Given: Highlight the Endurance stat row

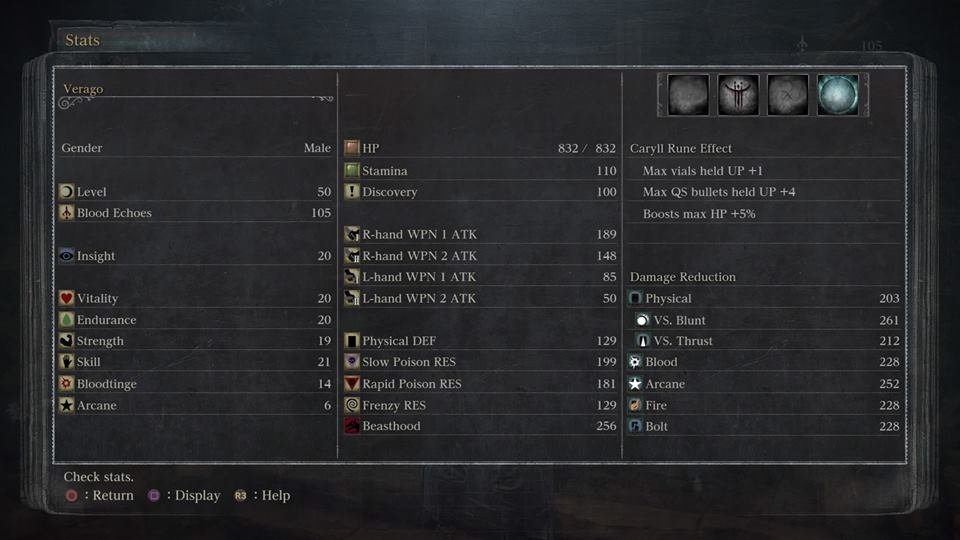Looking at the screenshot, I should click(195, 320).
